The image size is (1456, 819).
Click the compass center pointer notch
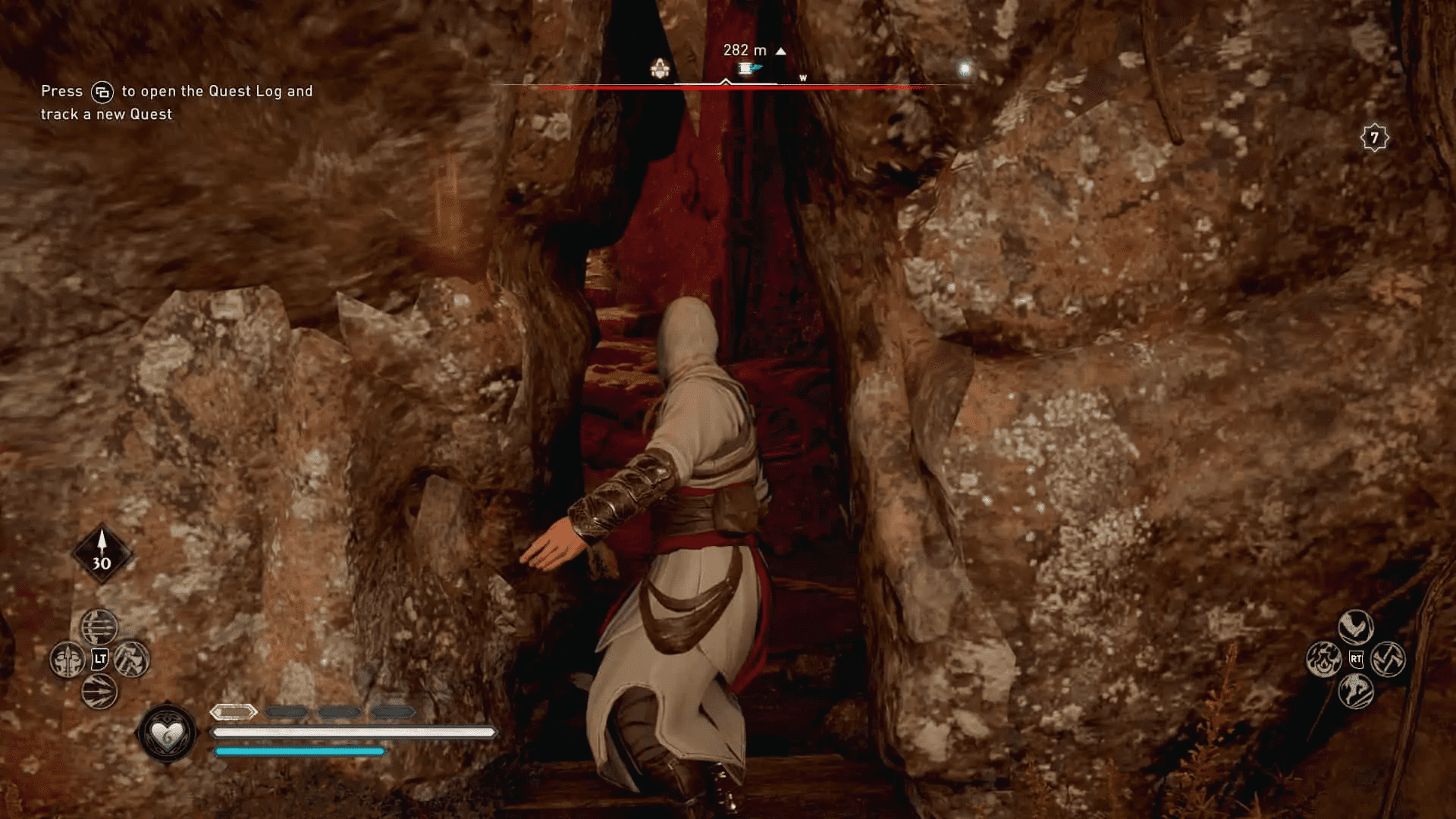pos(726,78)
